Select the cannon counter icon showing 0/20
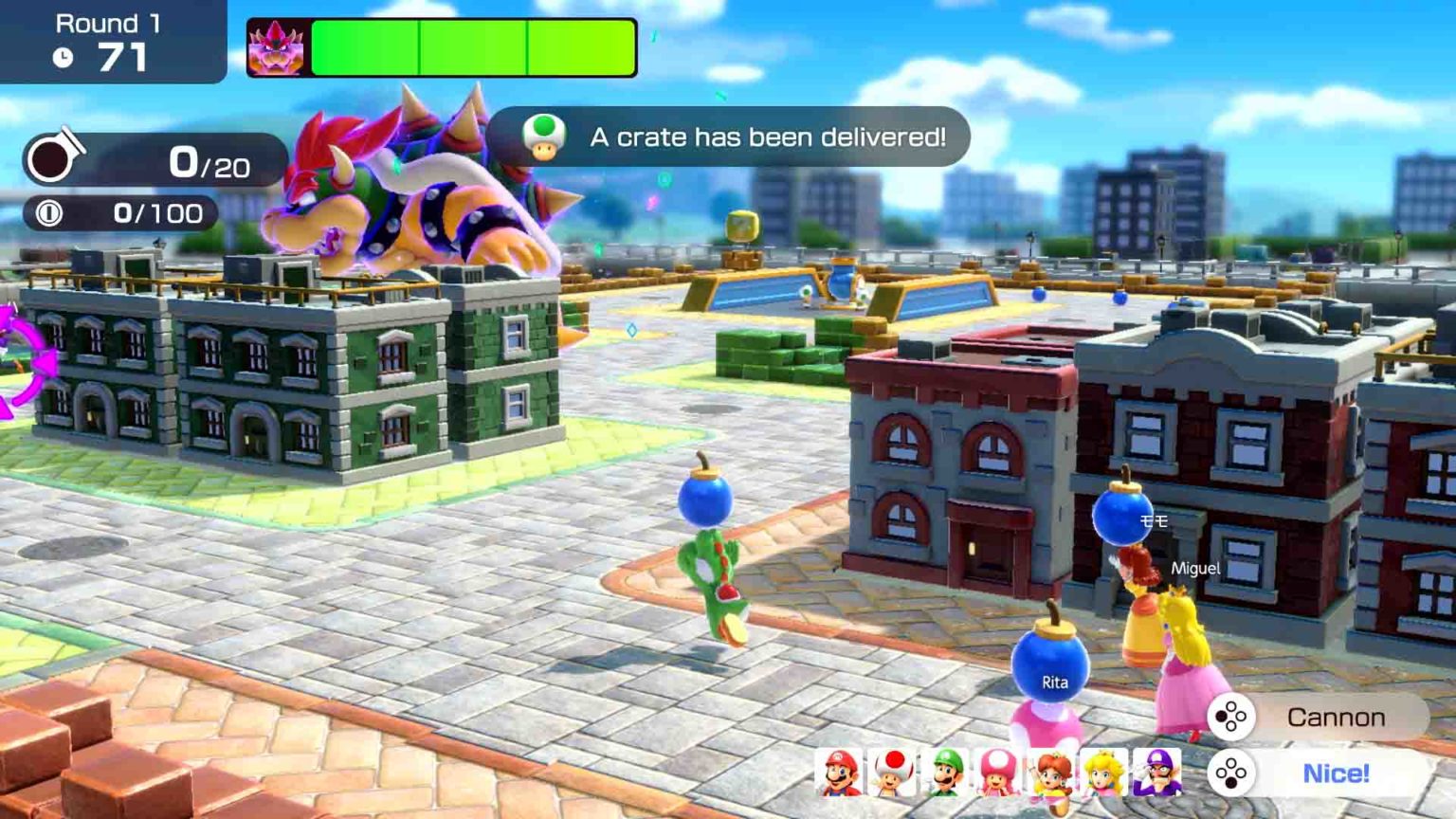1456x819 pixels. tap(48, 161)
